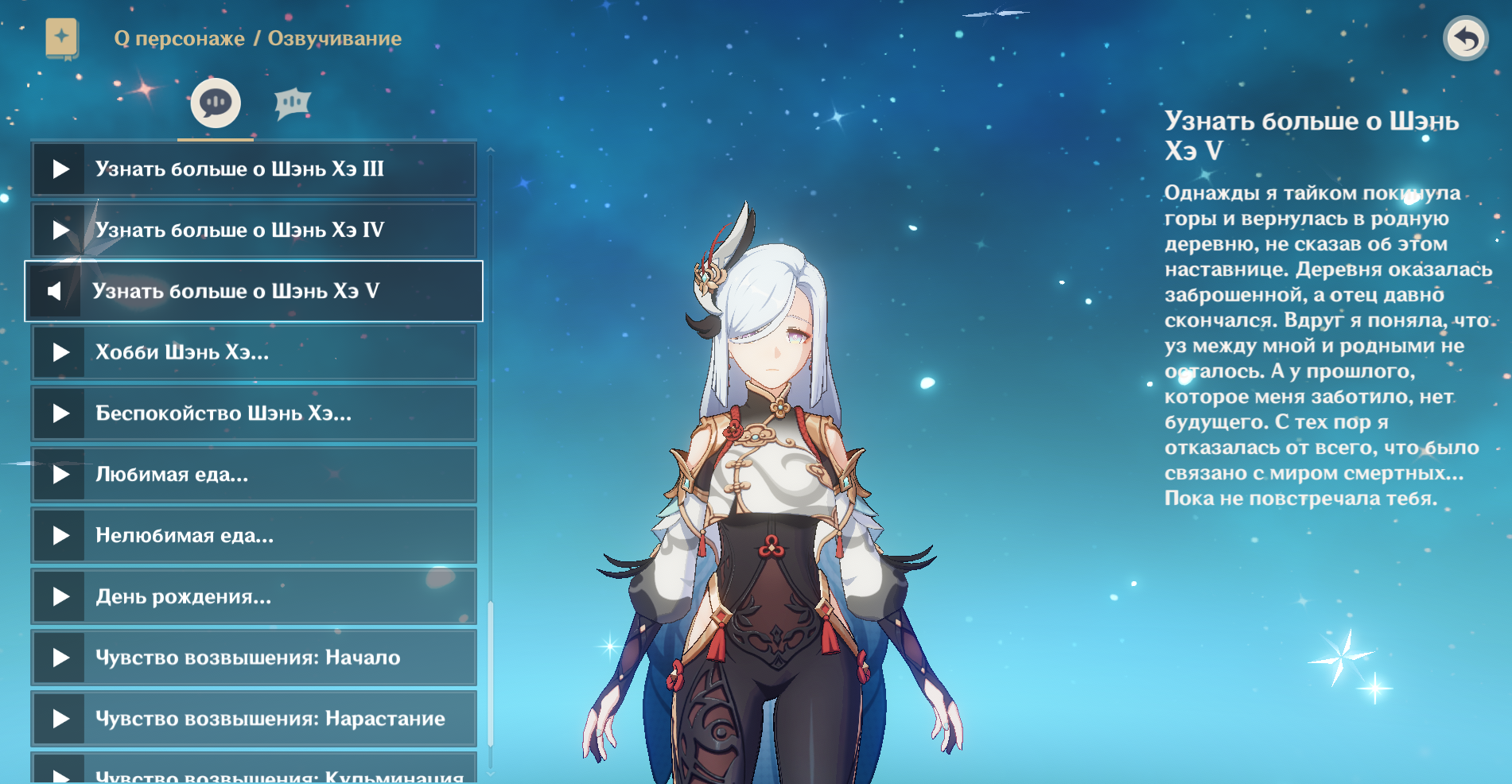This screenshot has width=1512, height=784.
Task: Play the "Хобби Шэнь Хэ..." voice line
Action: [253, 352]
